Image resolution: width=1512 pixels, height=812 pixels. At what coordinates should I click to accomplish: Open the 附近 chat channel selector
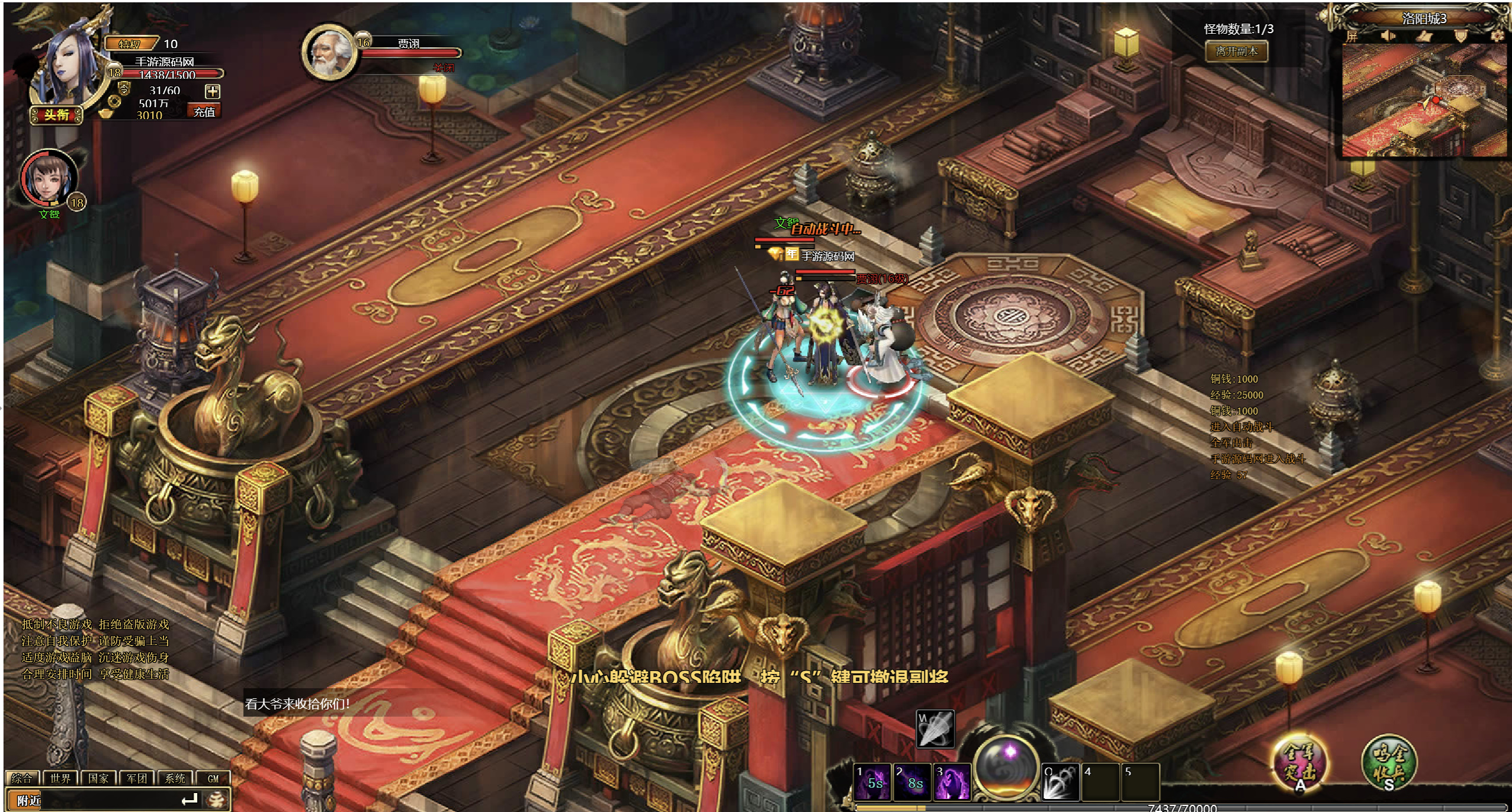(x=28, y=800)
